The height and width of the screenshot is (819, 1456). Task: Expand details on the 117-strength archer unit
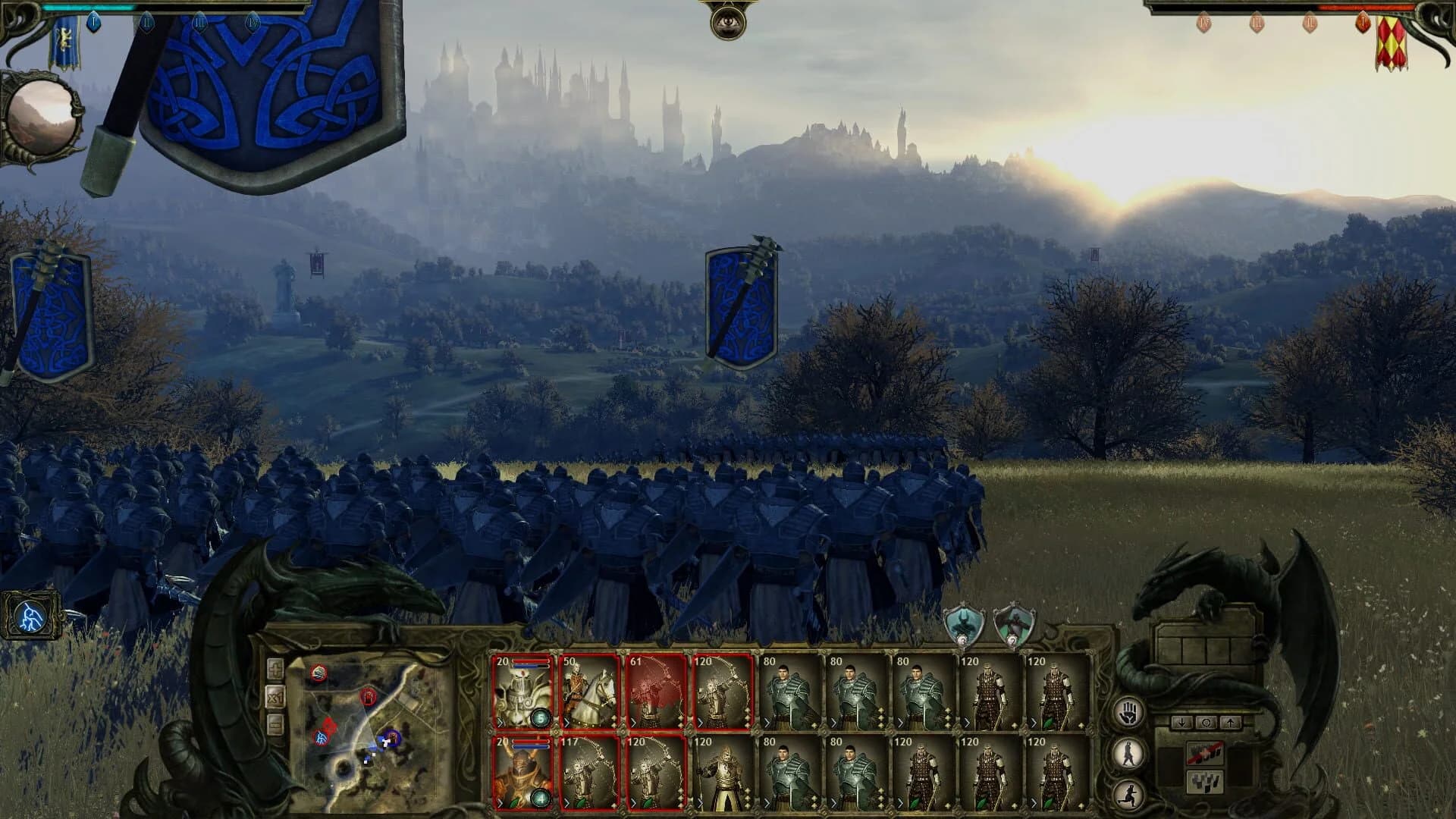pos(566,802)
